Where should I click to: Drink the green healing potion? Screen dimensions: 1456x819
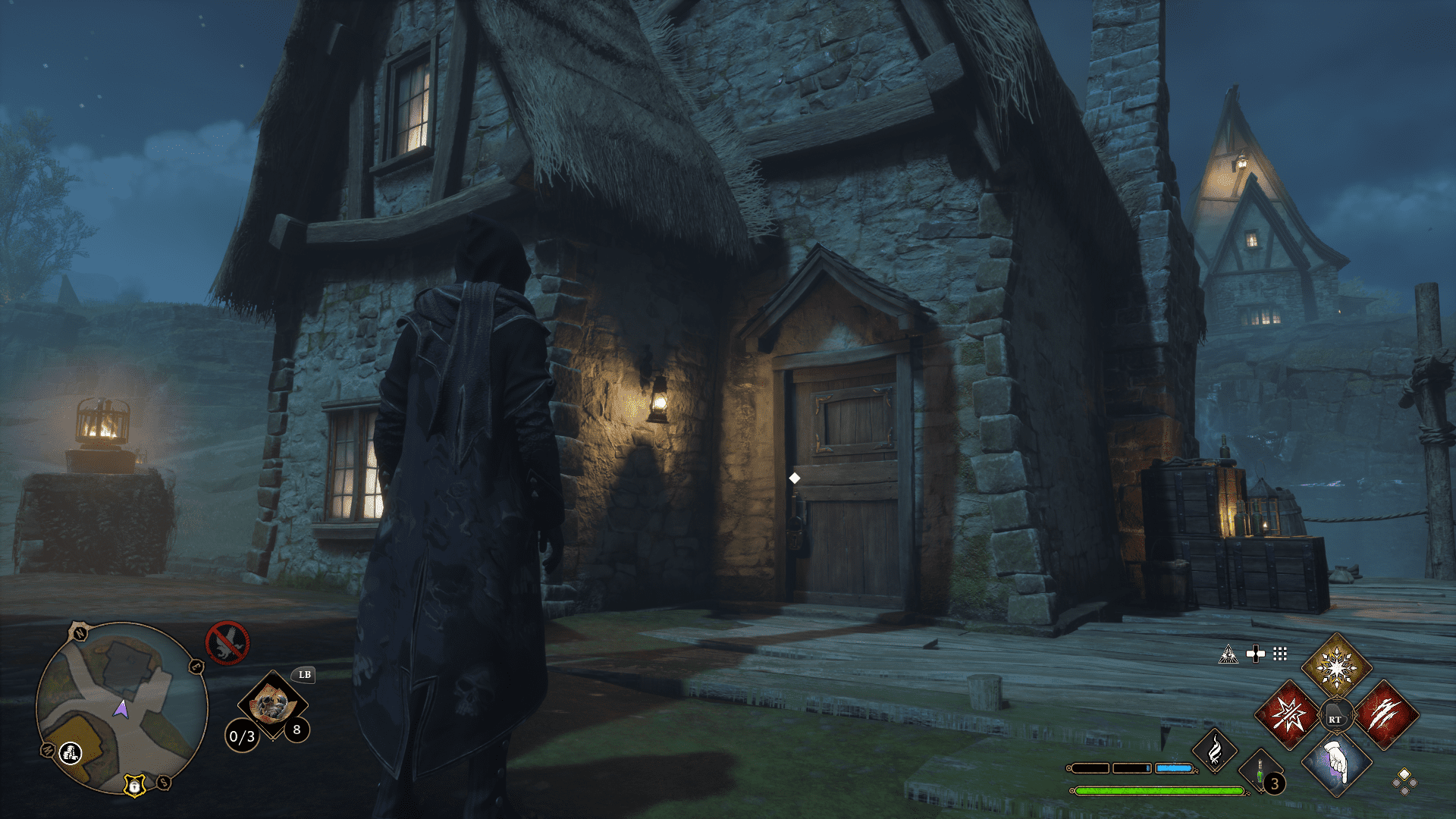click(x=1260, y=773)
